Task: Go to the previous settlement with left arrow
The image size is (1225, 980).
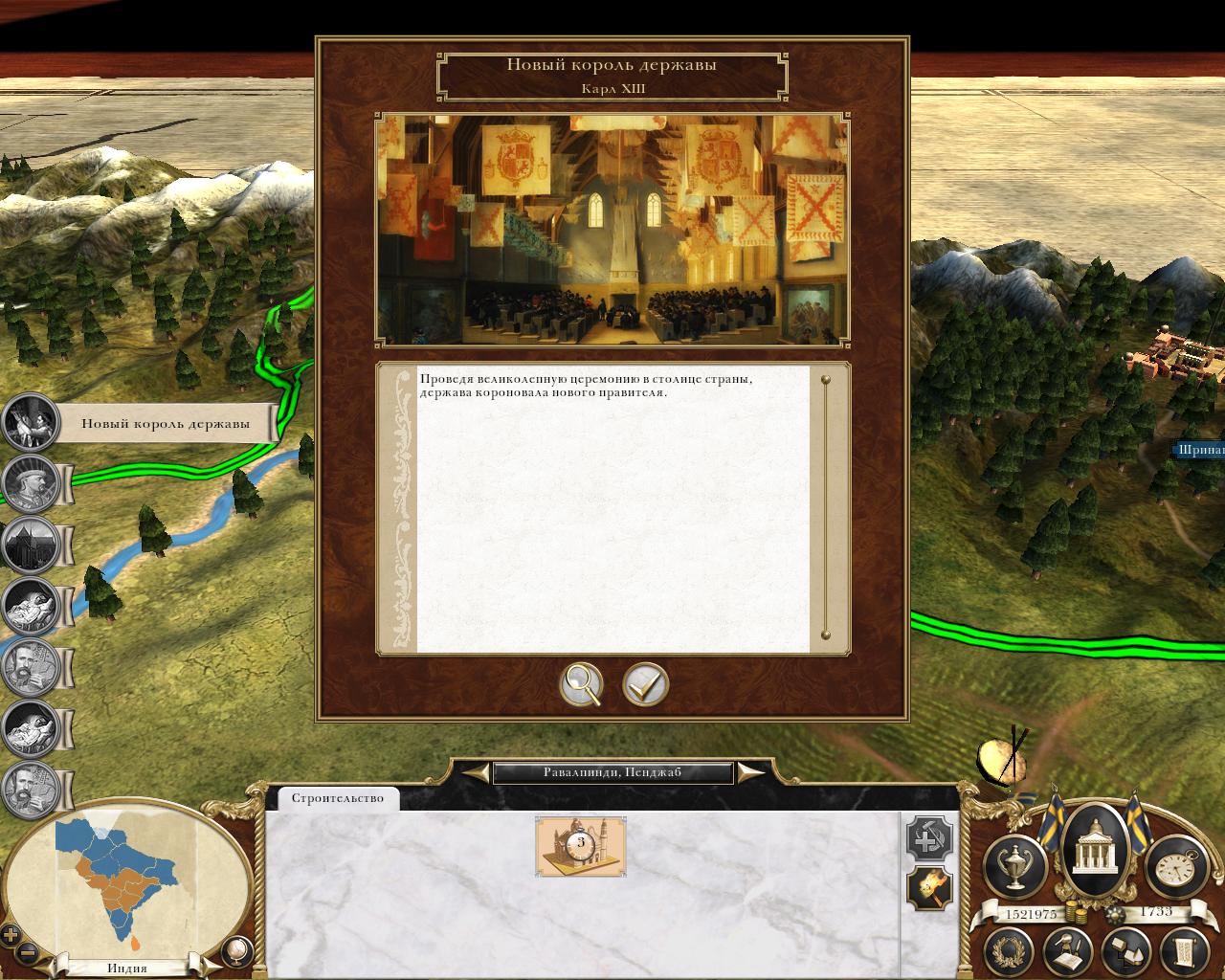Action: (475, 772)
